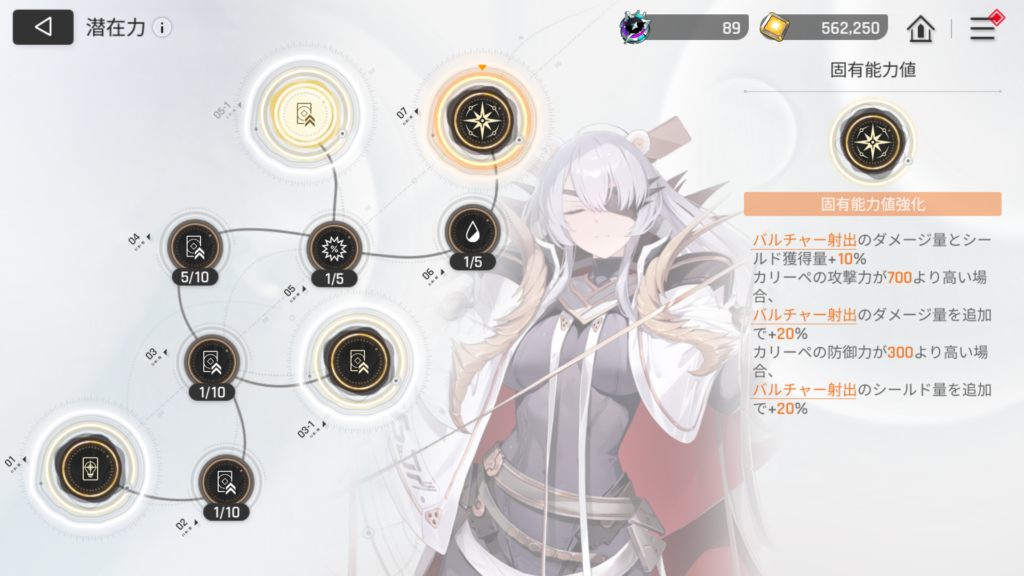This screenshot has width=1024, height=576.
Task: Go back with the arrow button
Action: pyautogui.click(x=42, y=27)
